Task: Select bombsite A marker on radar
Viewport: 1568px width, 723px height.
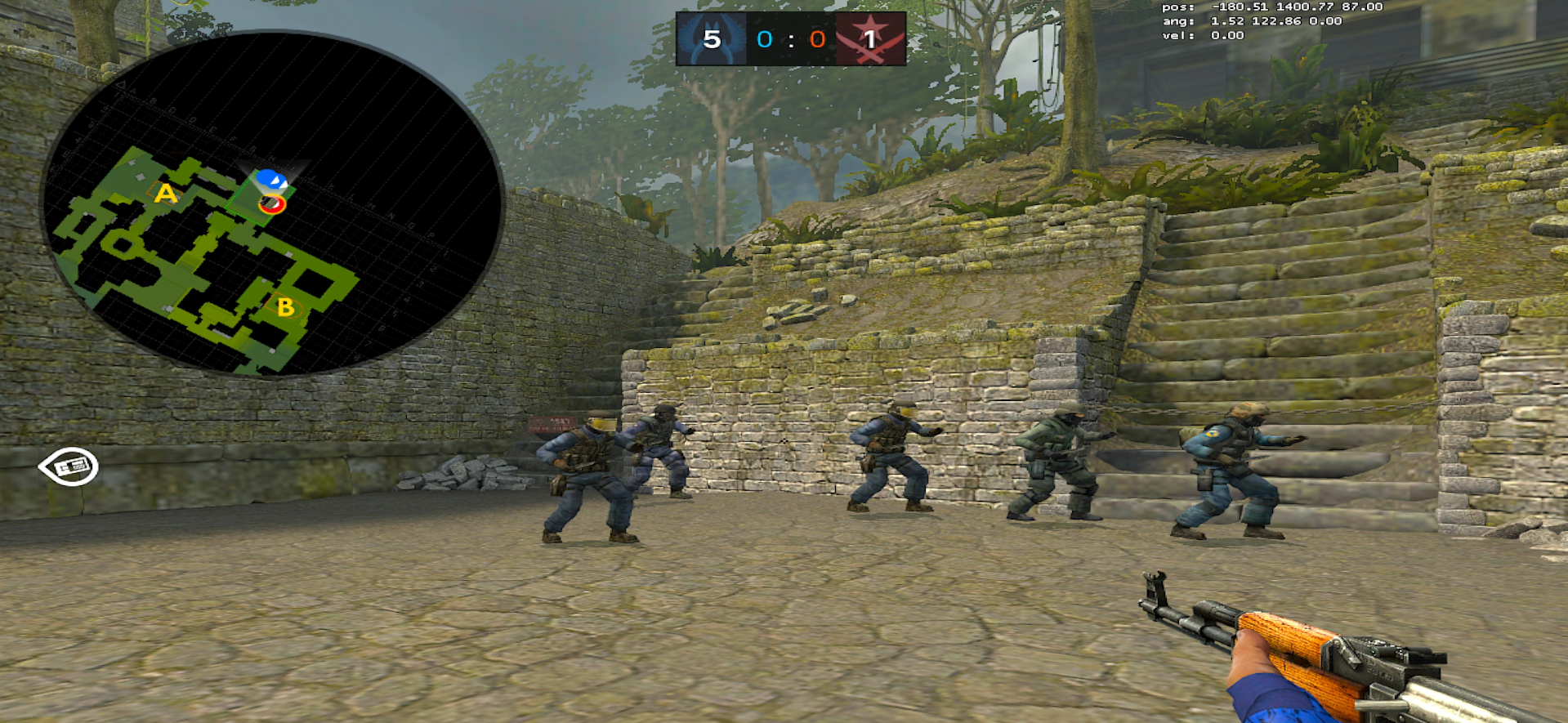Action: (x=166, y=194)
